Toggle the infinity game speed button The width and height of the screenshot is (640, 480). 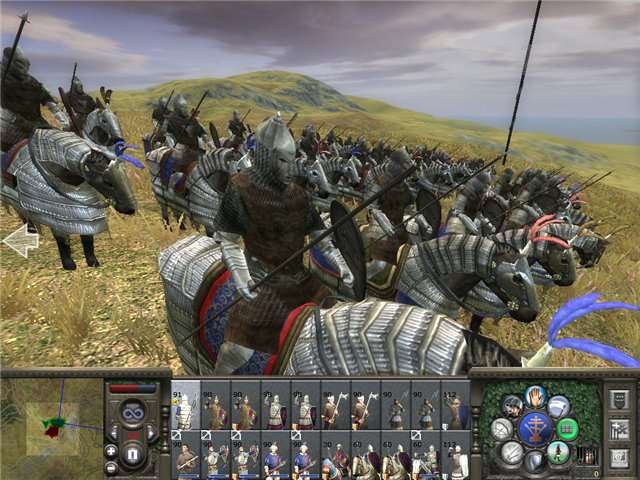[132, 412]
